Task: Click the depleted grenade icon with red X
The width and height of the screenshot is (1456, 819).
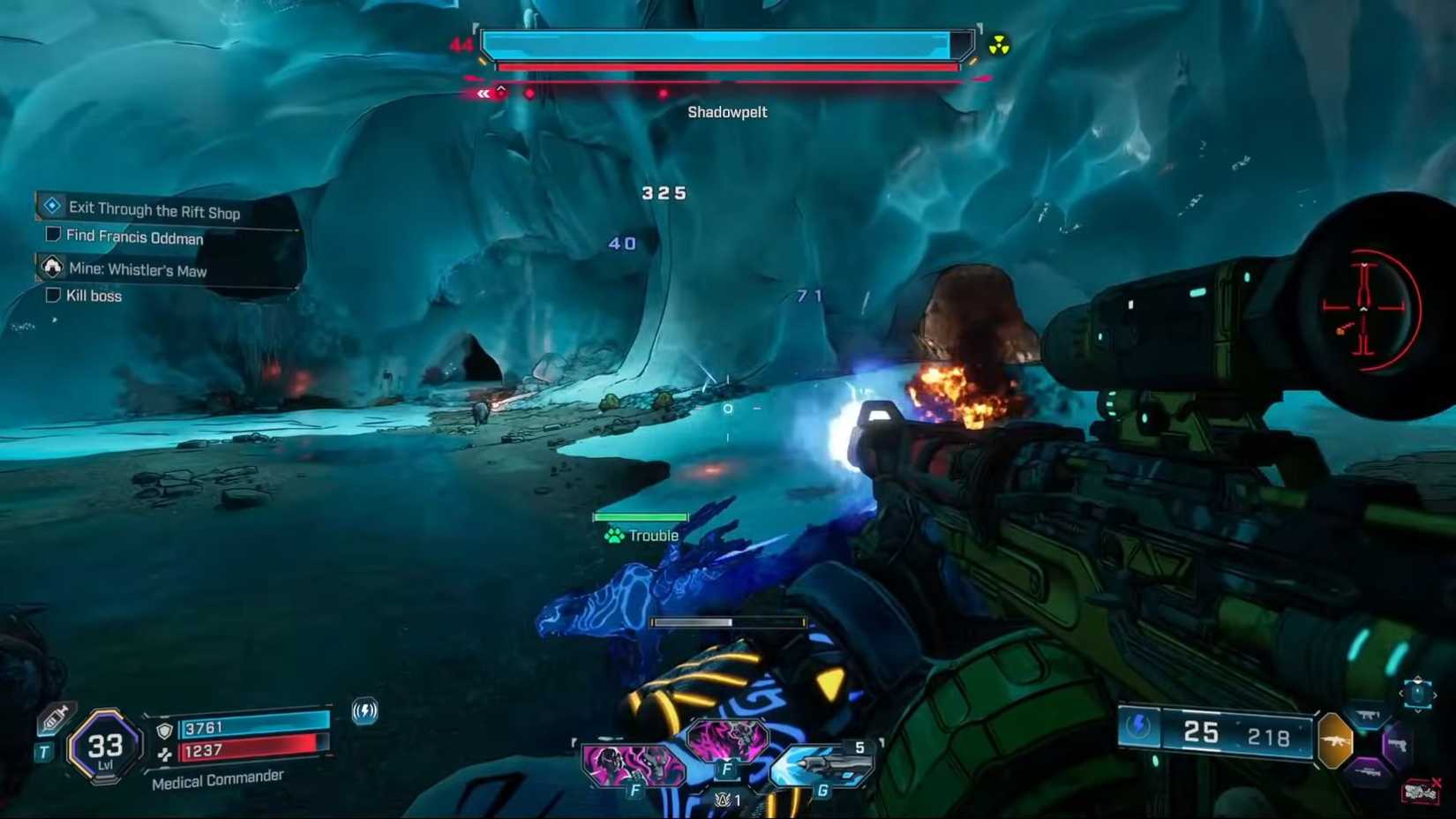Action: (x=1419, y=790)
